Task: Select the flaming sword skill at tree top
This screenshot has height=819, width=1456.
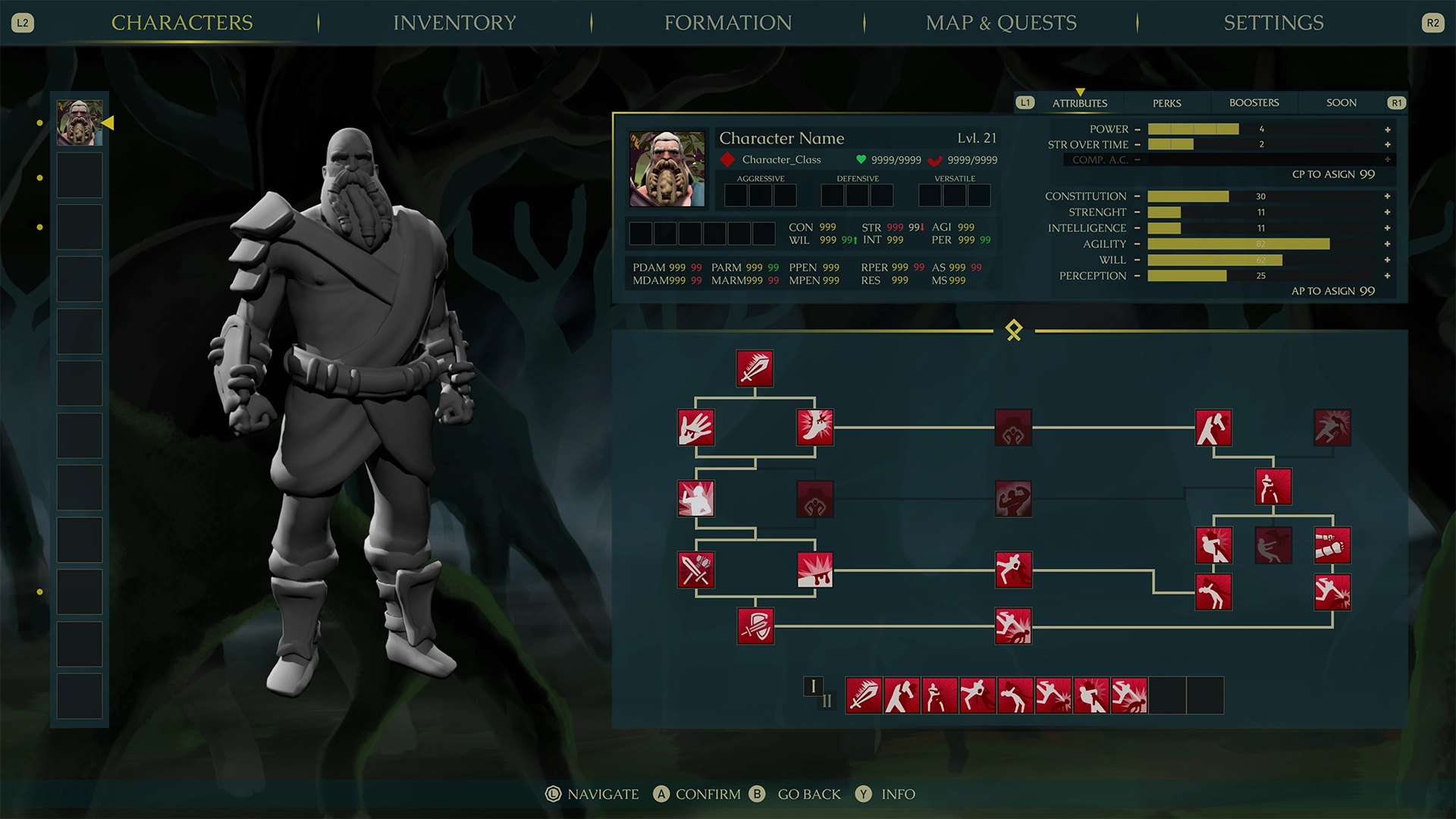Action: pos(755,369)
